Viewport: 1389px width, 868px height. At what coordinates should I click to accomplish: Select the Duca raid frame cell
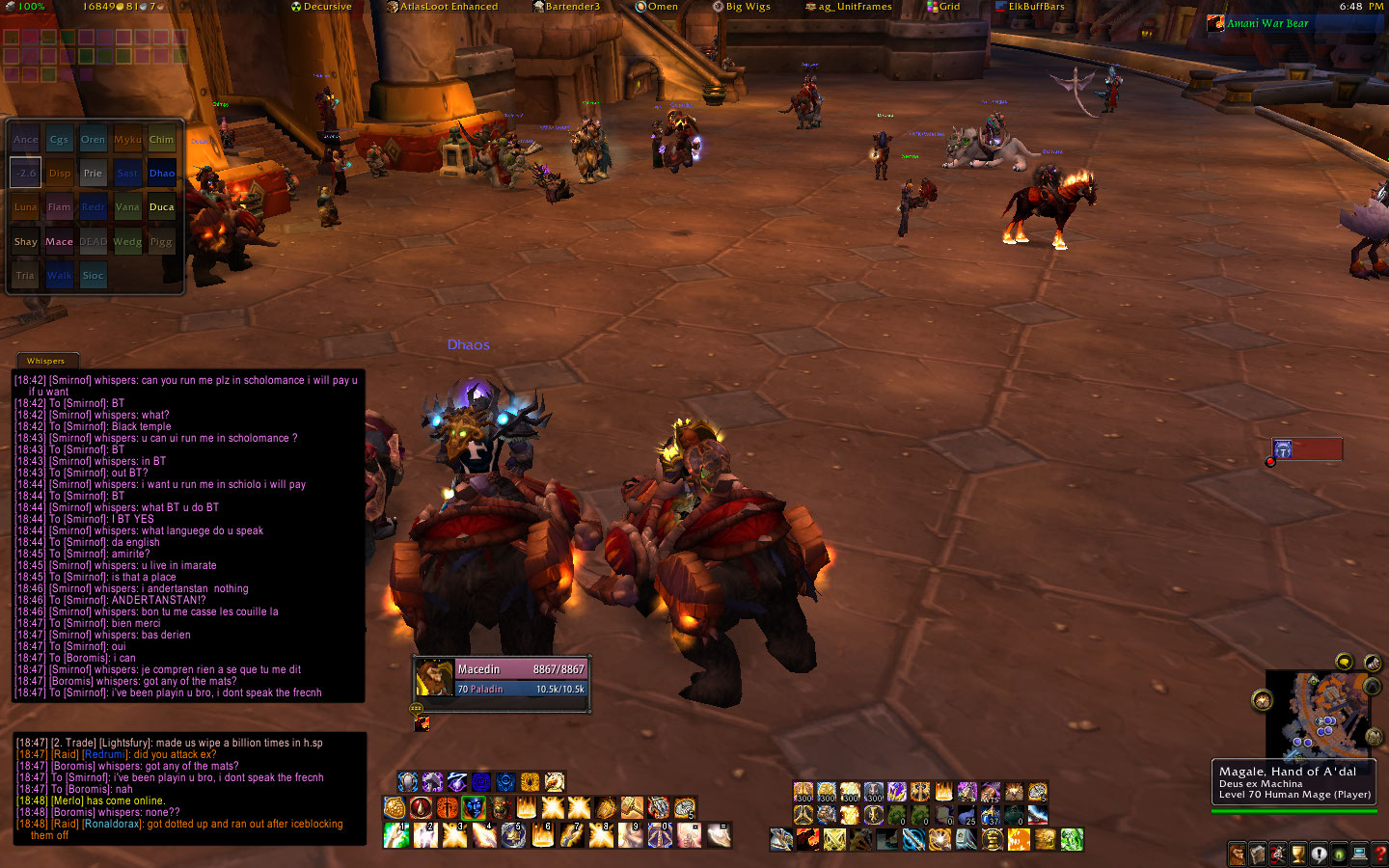(x=162, y=207)
